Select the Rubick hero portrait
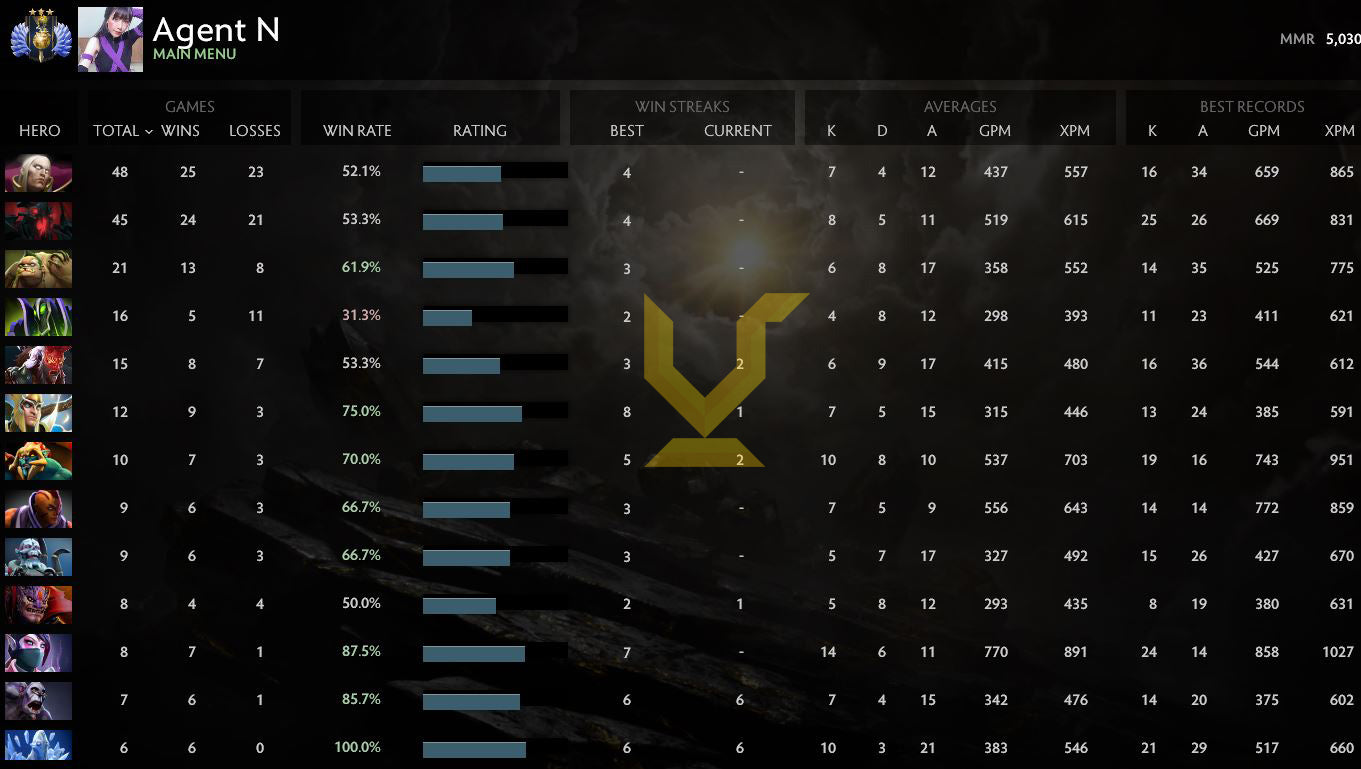 click(38, 316)
